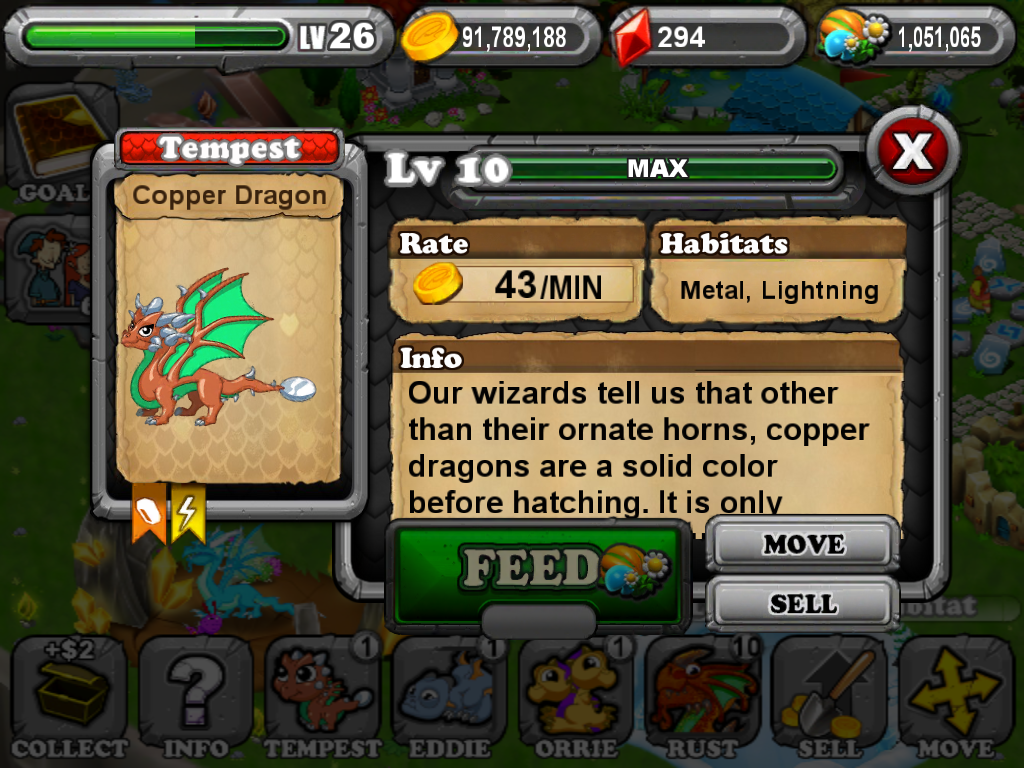This screenshot has width=1024, height=768.
Task: Open the Goals book
Action: tap(55, 143)
